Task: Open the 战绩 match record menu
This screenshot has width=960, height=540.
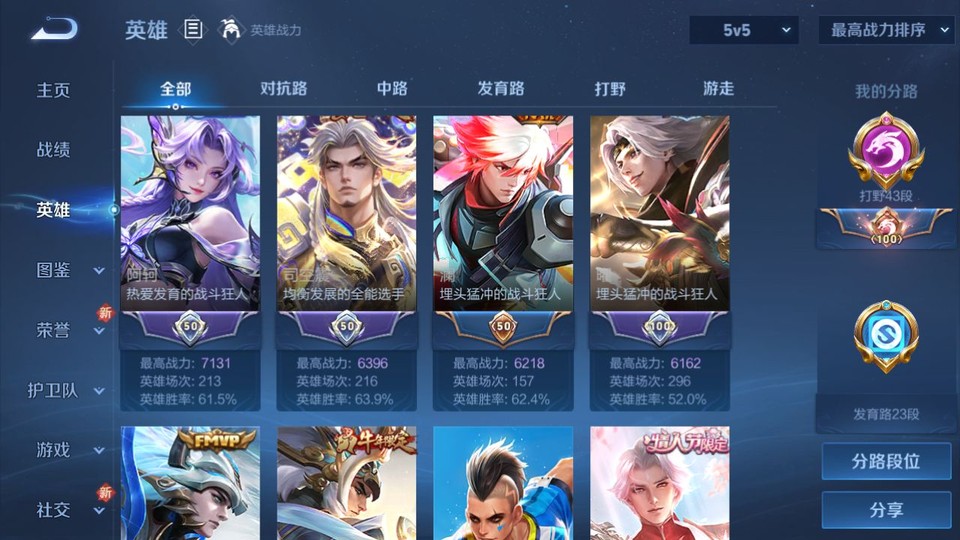Action: coord(54,150)
